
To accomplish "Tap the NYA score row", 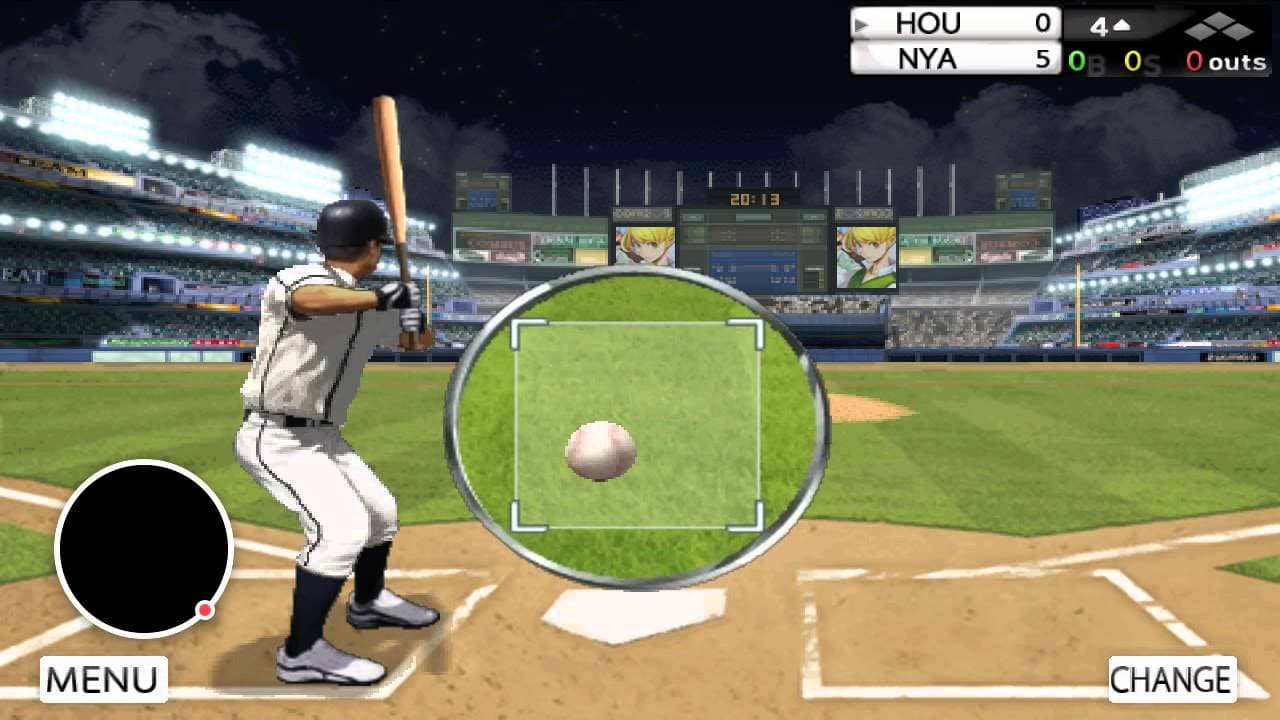I will (x=955, y=58).
